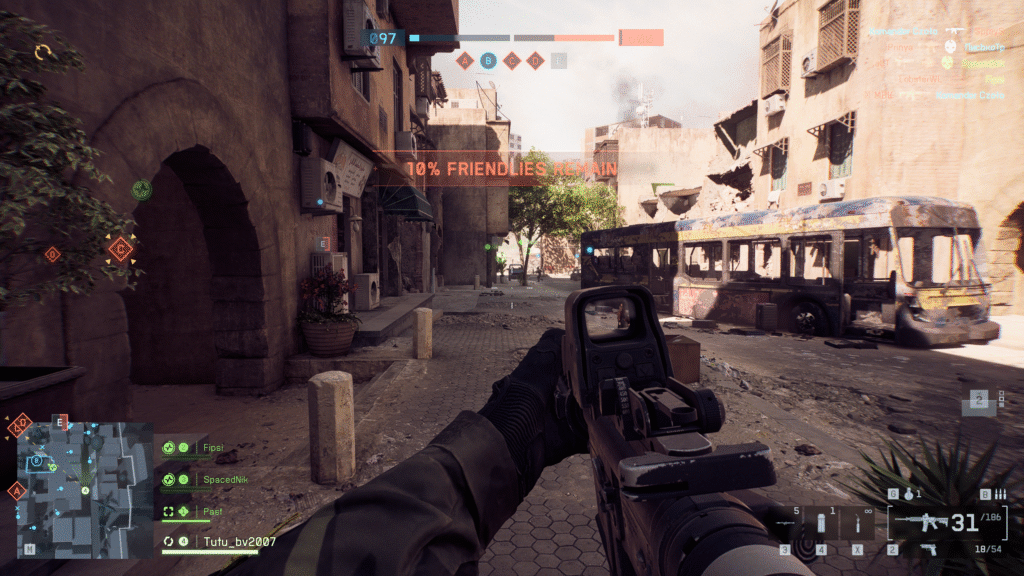Select the blue B capture zone on minimap

pyautogui.click(x=36, y=461)
